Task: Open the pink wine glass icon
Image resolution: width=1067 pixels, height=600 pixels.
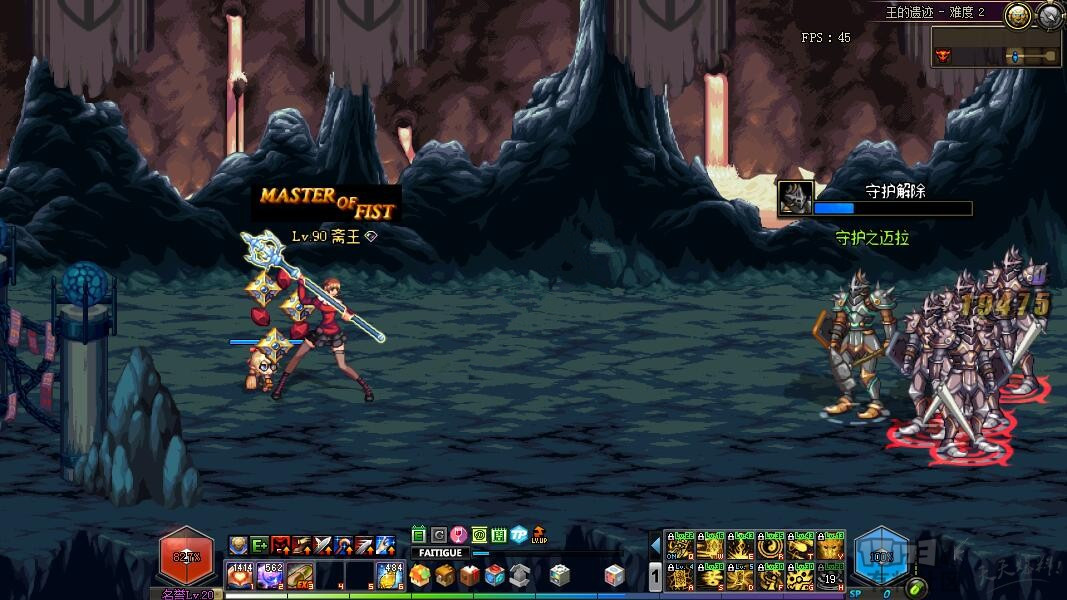Action: (459, 535)
